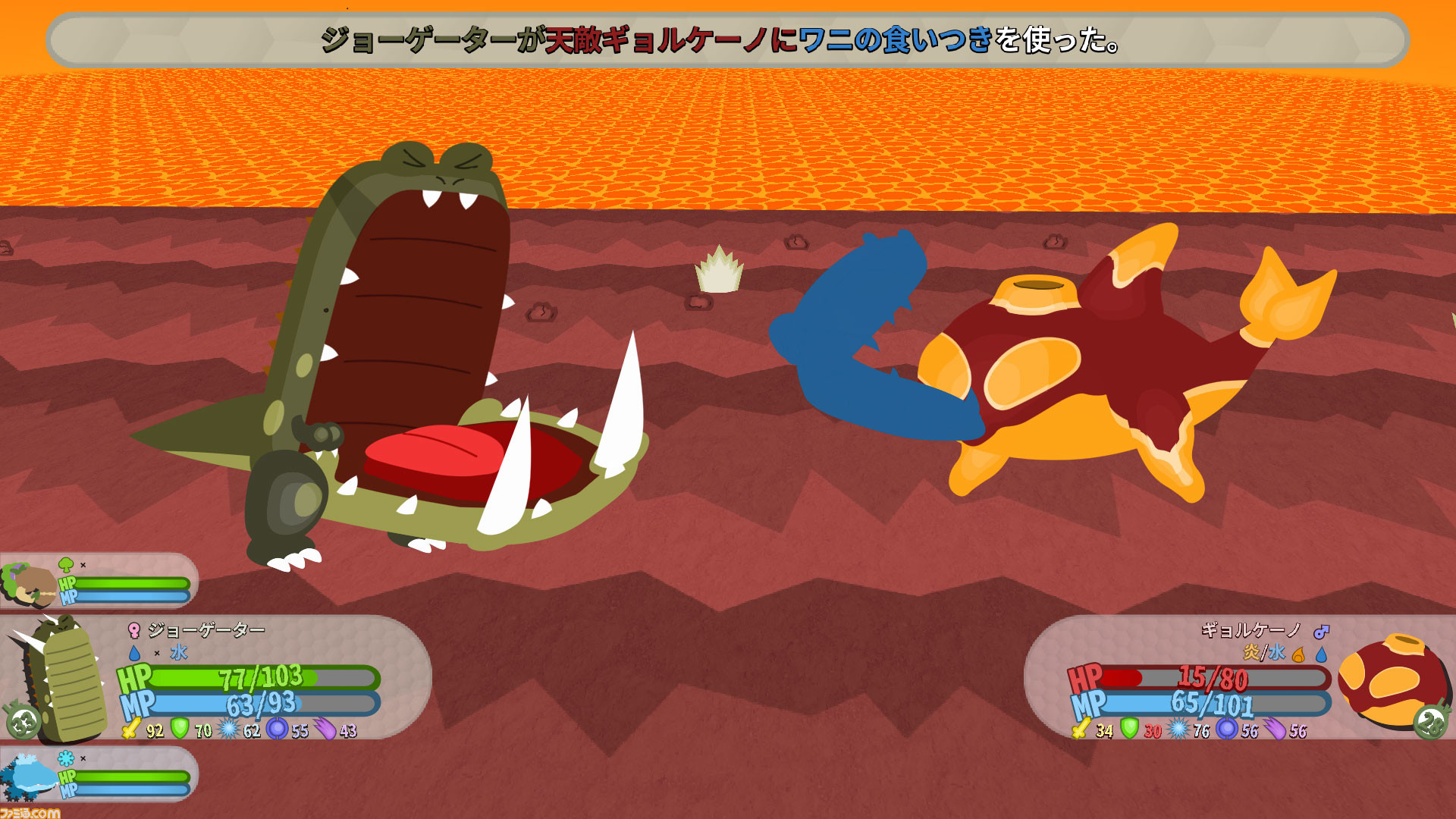Click the male gender symbol beside Gyorukeno's name

tap(1321, 632)
